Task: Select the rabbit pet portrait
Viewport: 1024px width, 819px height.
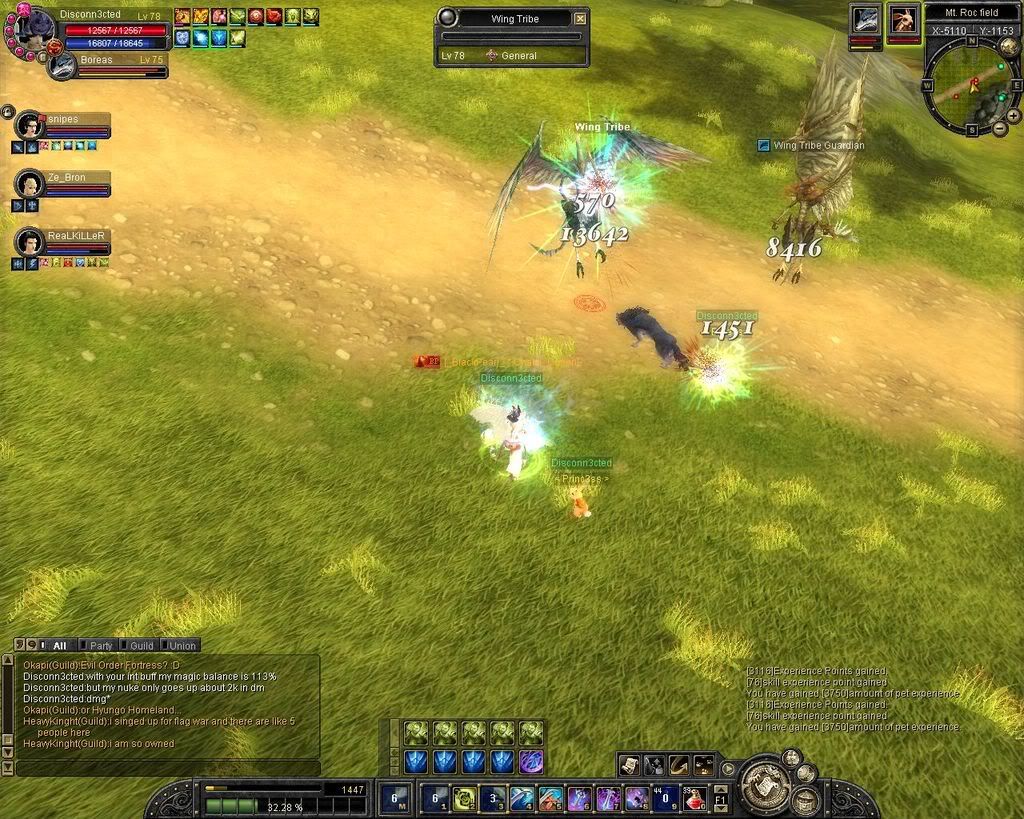Action: [903, 20]
